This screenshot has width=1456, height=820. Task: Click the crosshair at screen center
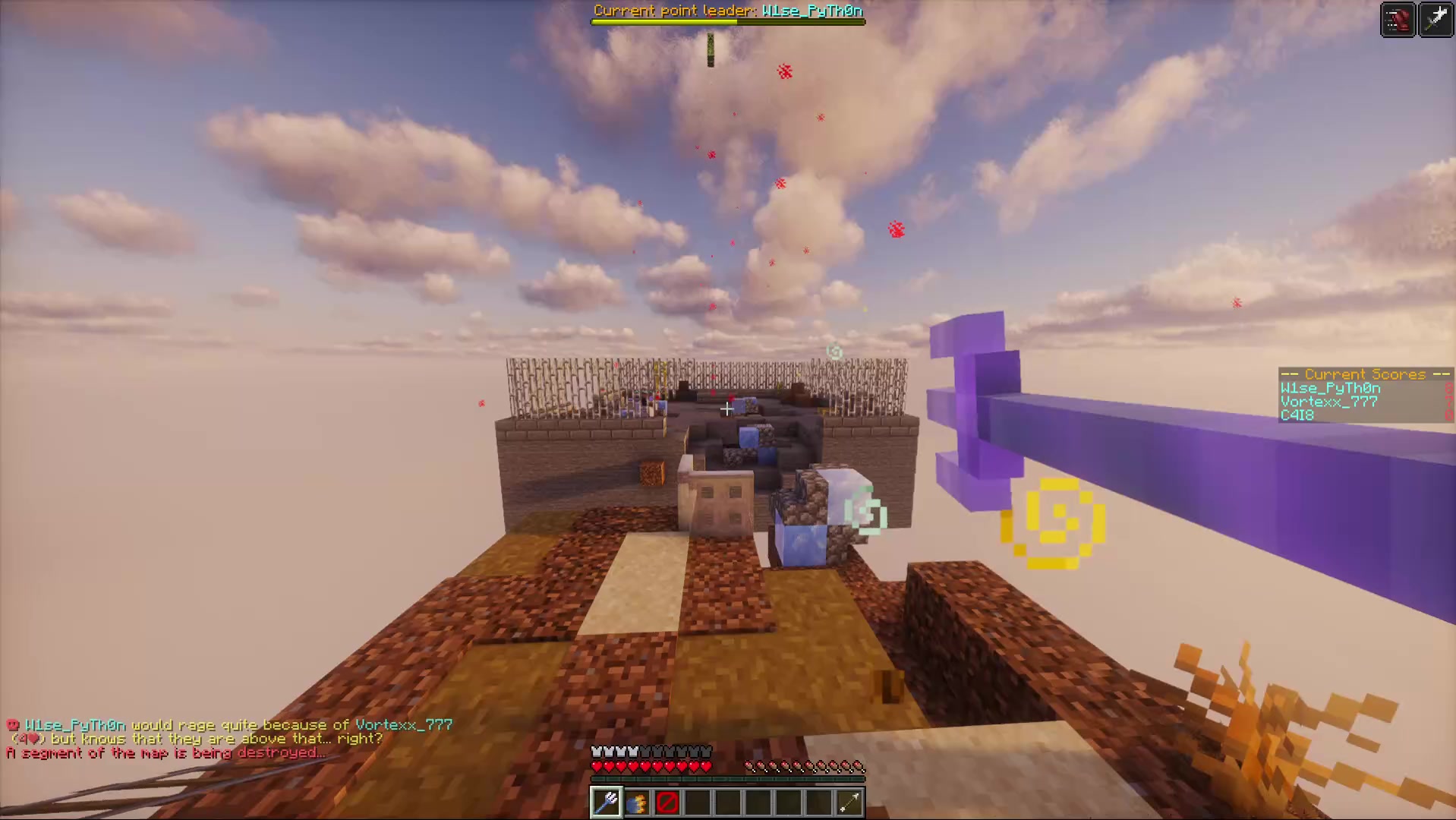click(726, 409)
